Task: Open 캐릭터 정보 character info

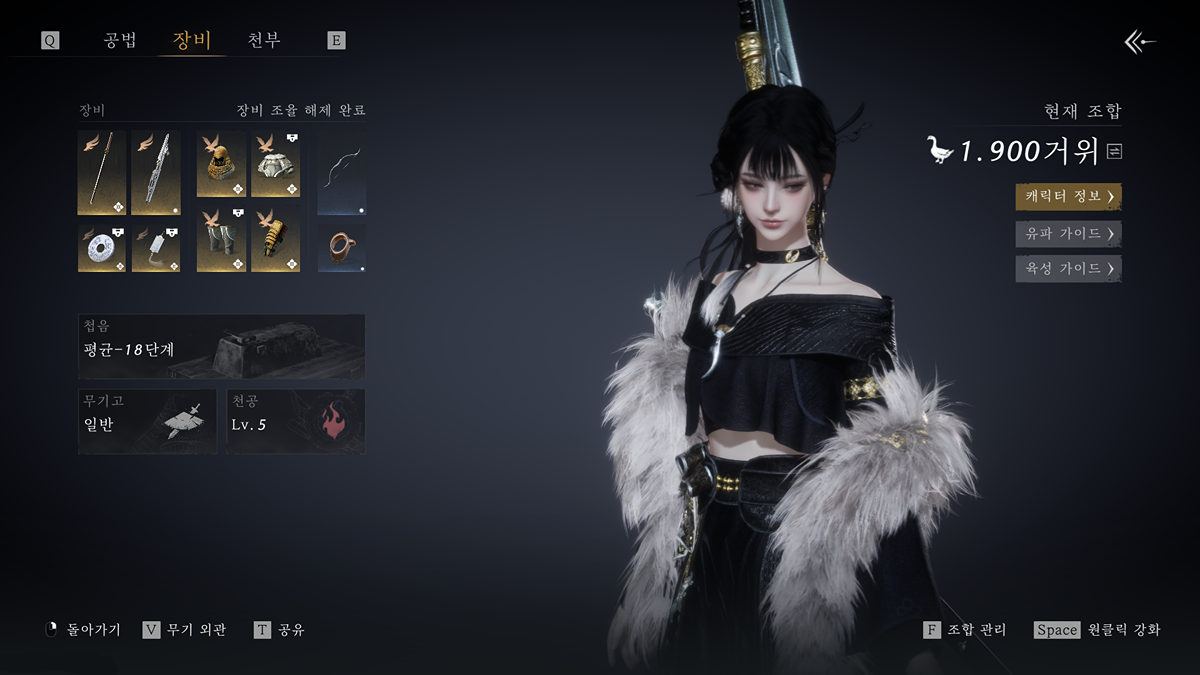Action: (1068, 196)
